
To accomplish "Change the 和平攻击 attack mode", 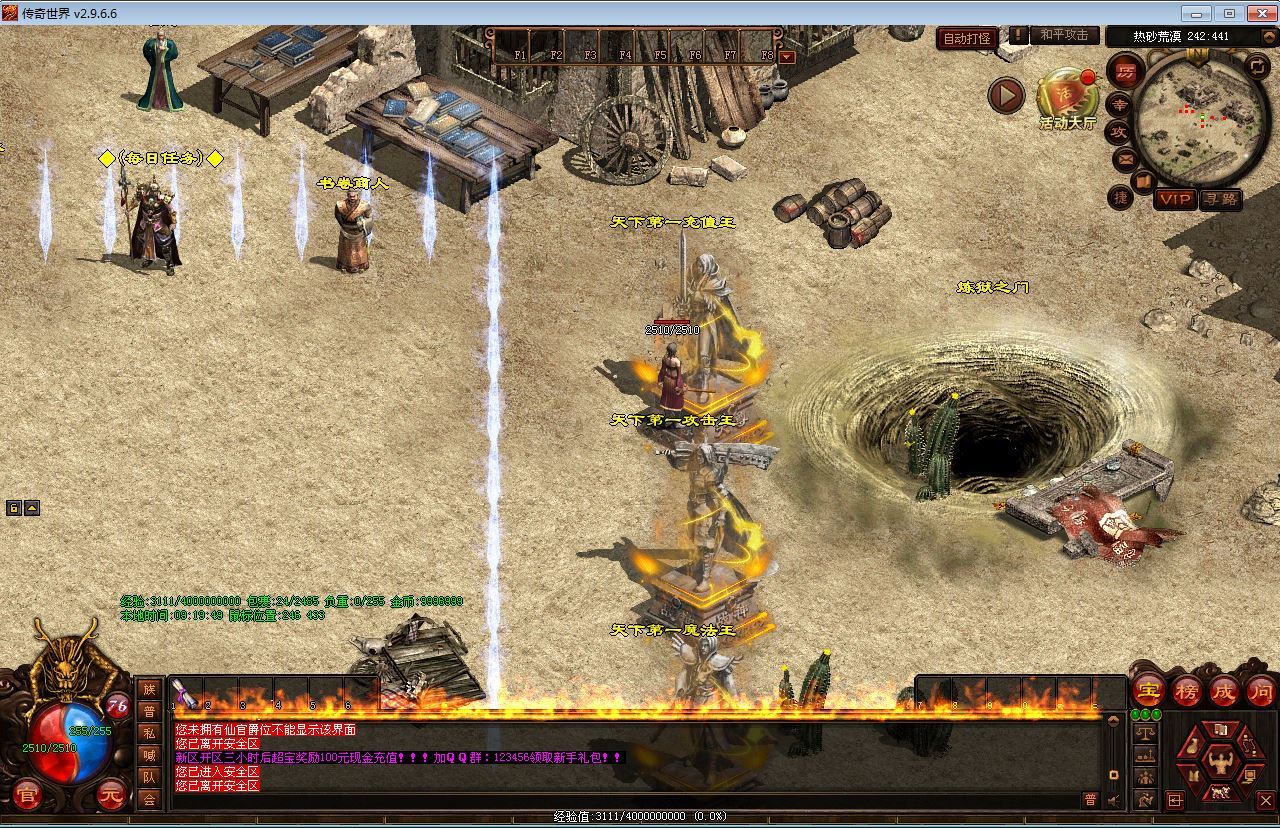I will coord(1063,36).
